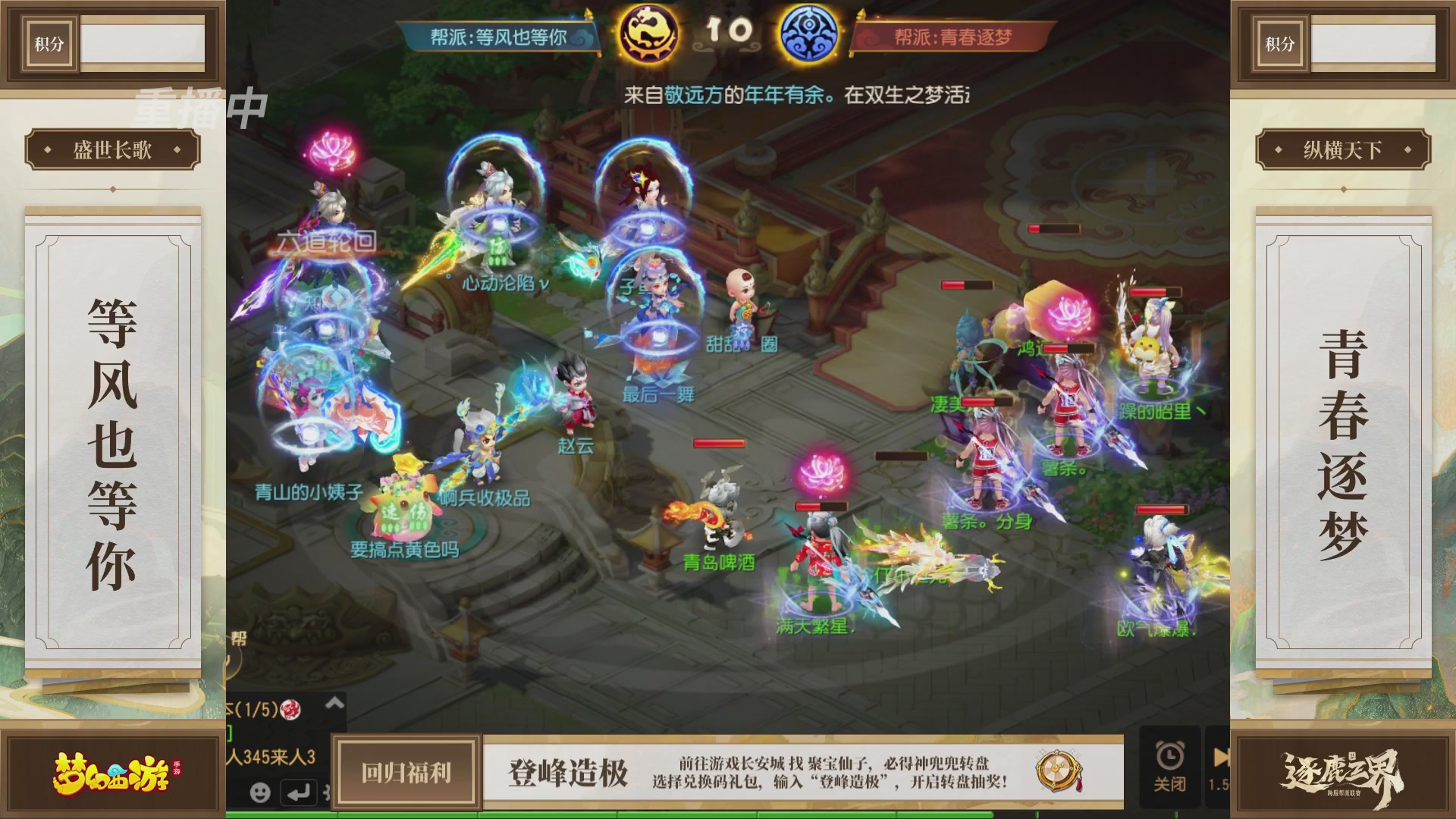Collapse the chat panel with the up chevron
1456x819 pixels.
(333, 702)
